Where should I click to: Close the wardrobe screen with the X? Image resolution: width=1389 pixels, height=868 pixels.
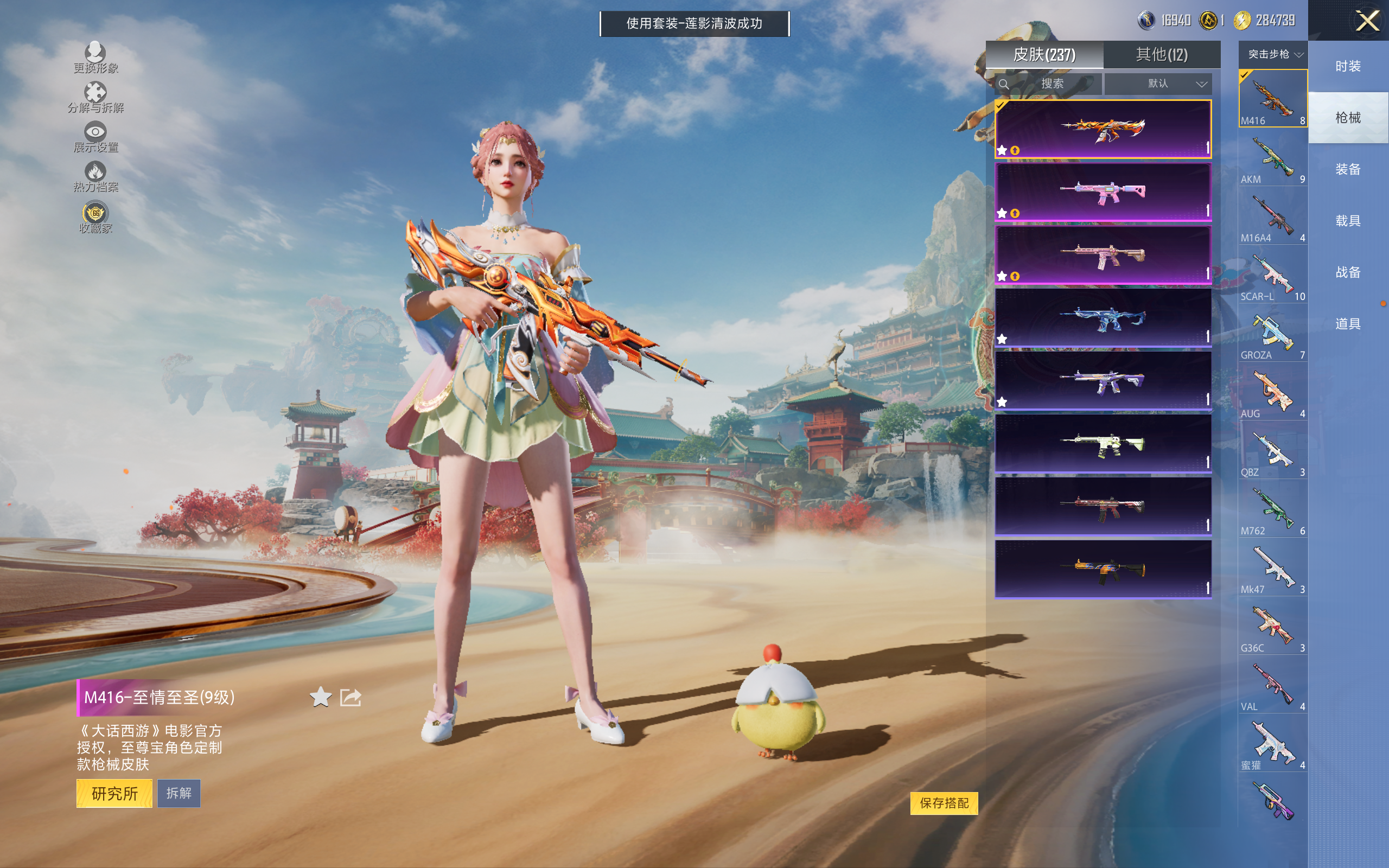pos(1367,21)
